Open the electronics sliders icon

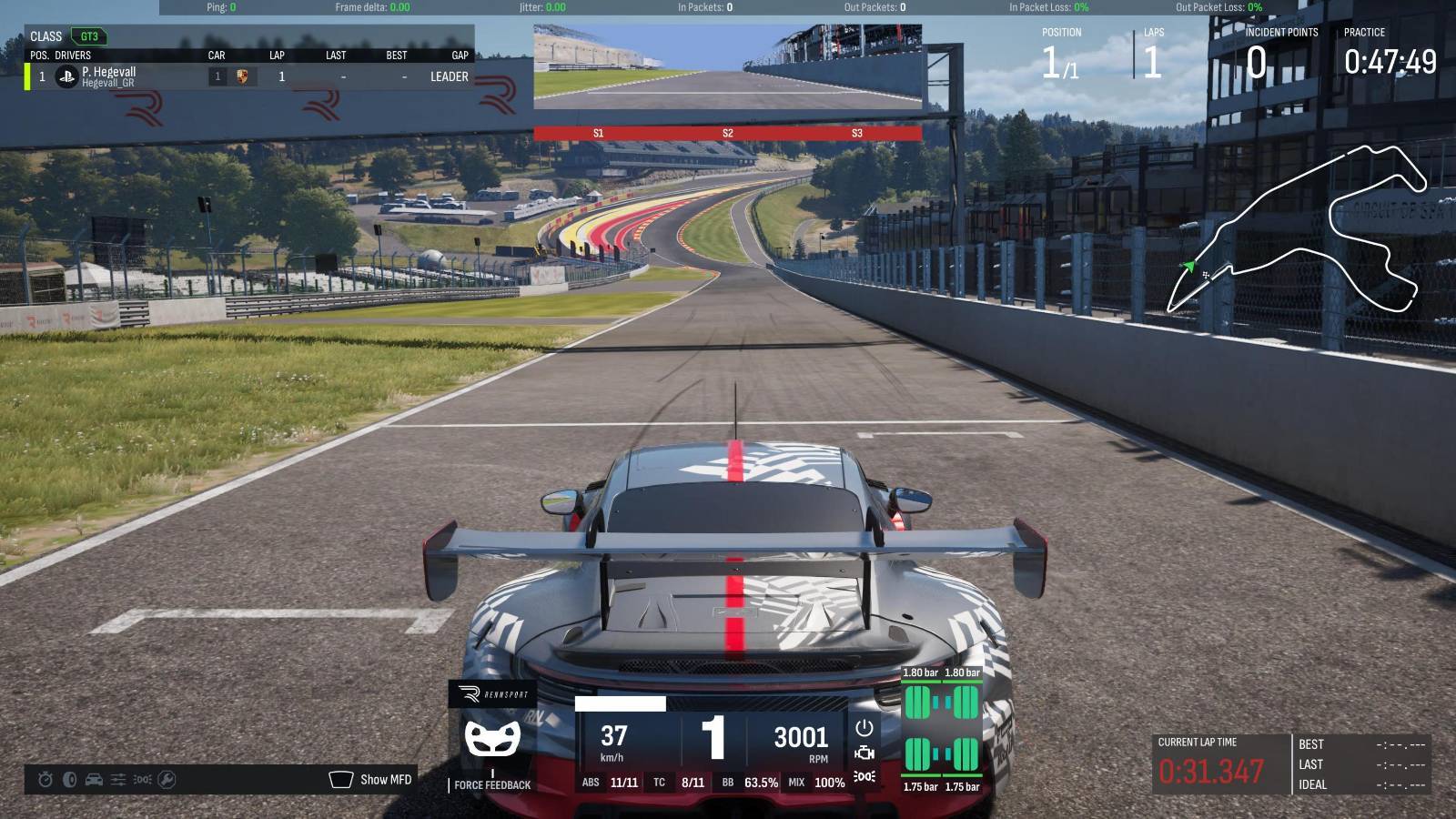(x=118, y=779)
